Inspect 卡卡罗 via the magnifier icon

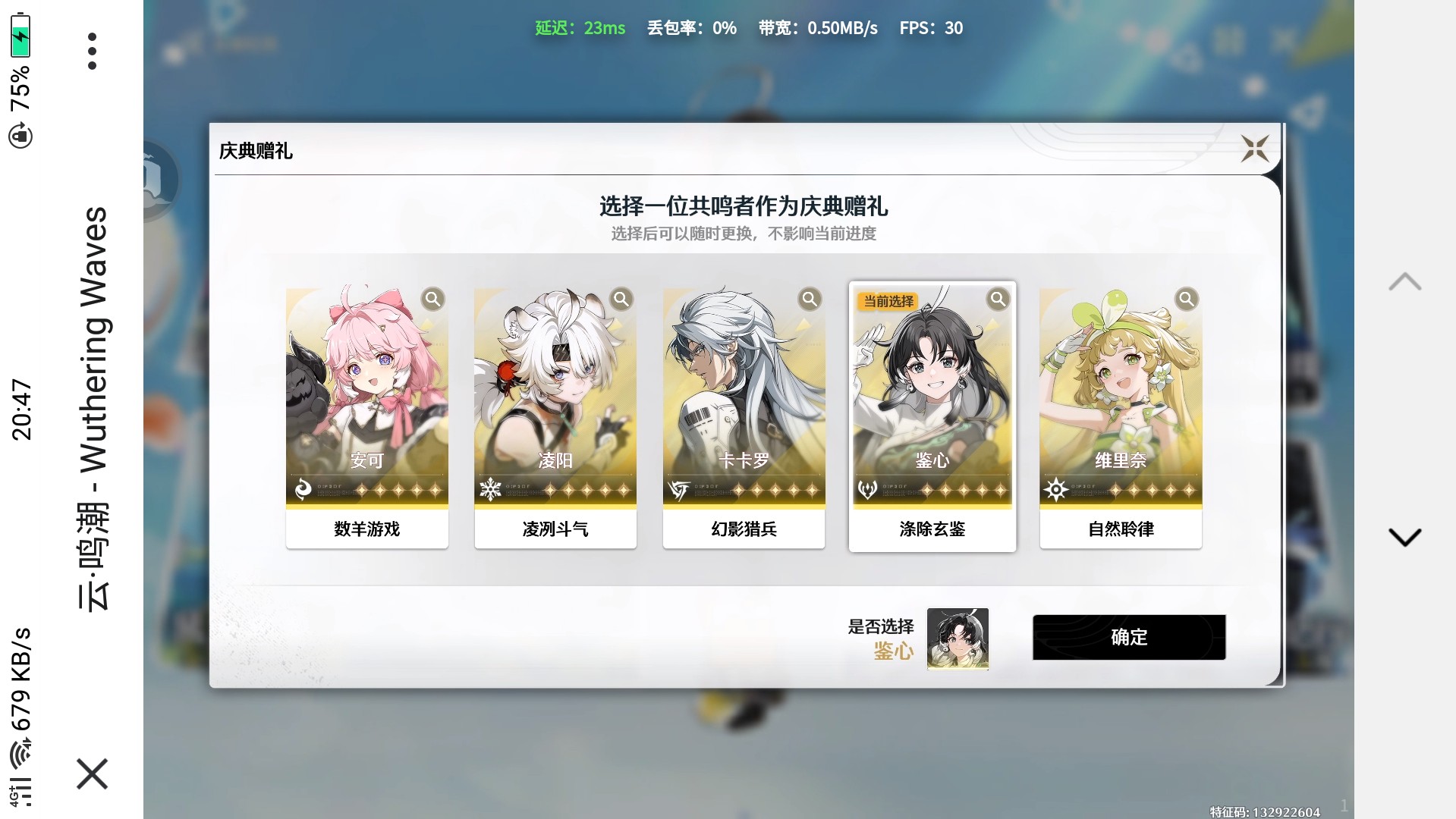point(810,299)
